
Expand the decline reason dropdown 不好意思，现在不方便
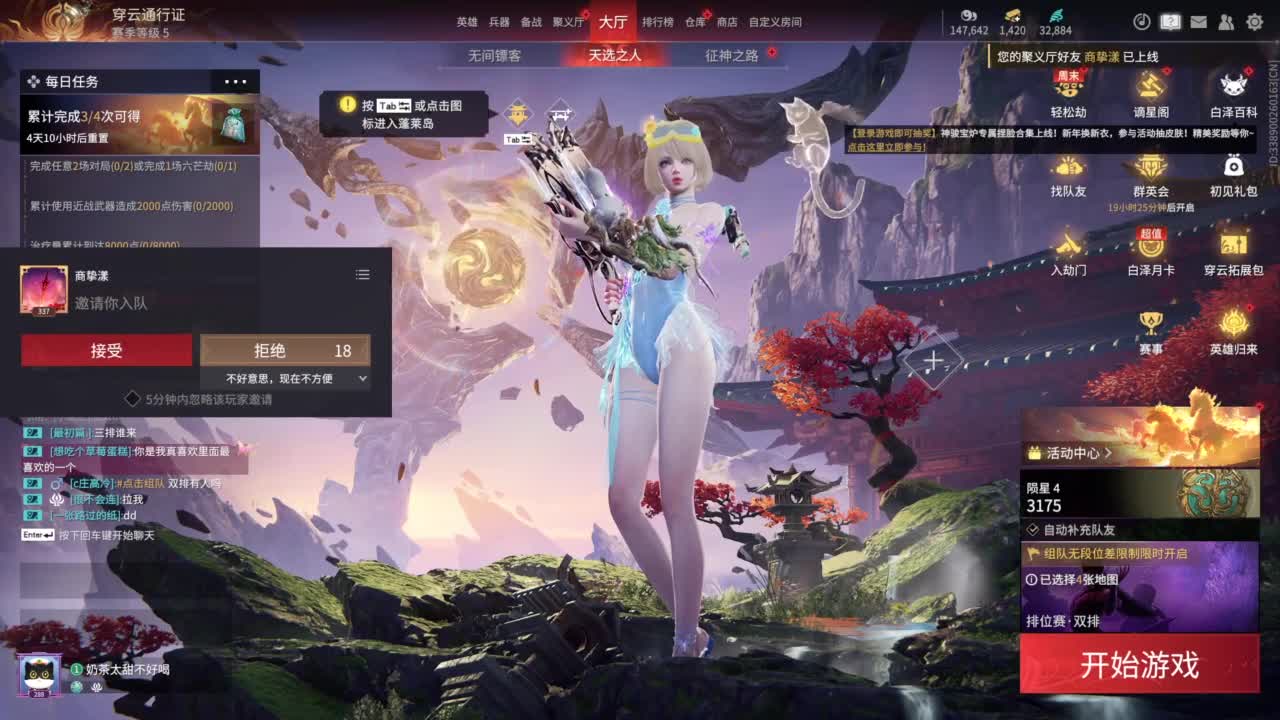coord(285,378)
